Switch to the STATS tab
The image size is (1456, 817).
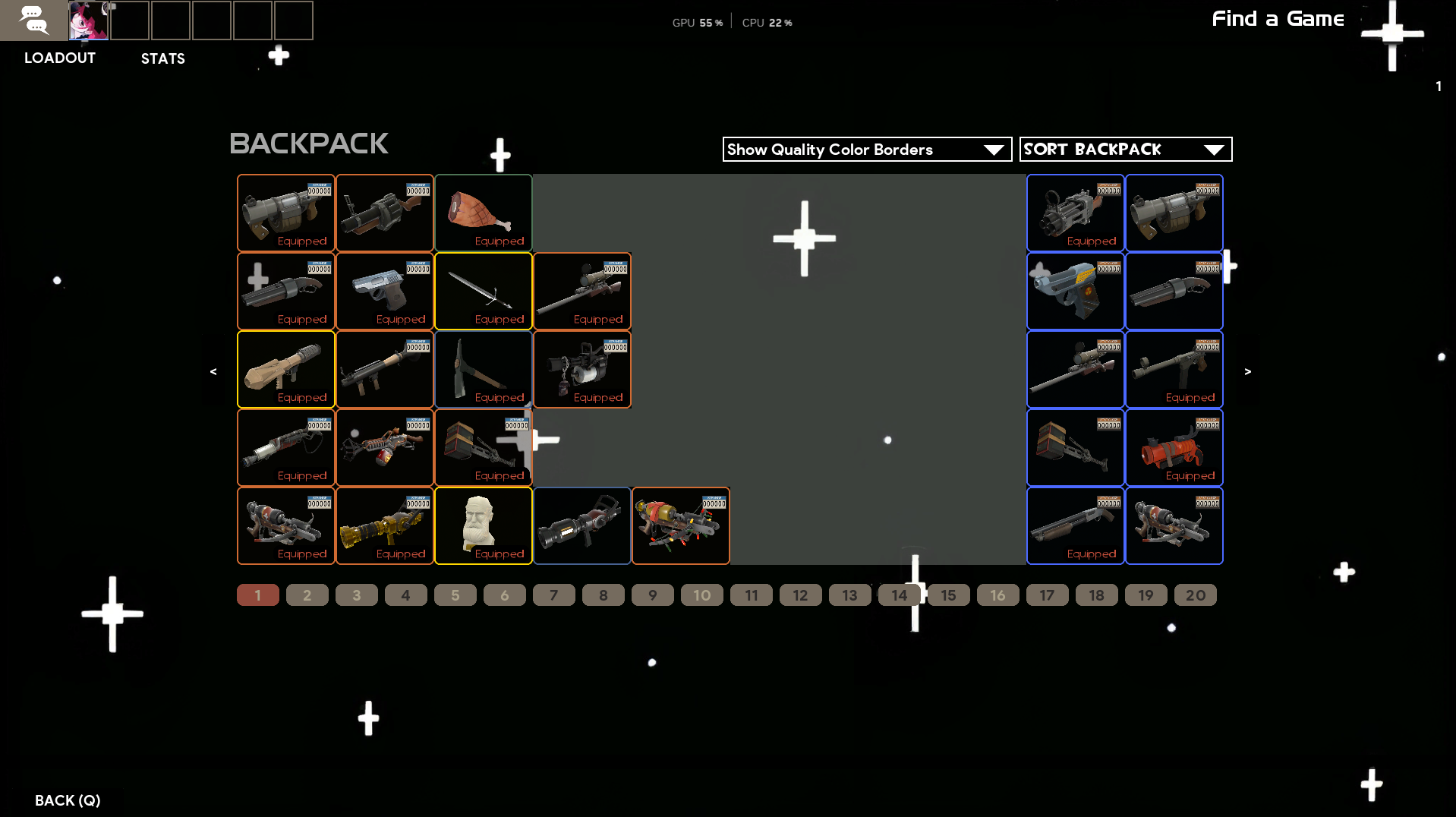pyautogui.click(x=162, y=58)
